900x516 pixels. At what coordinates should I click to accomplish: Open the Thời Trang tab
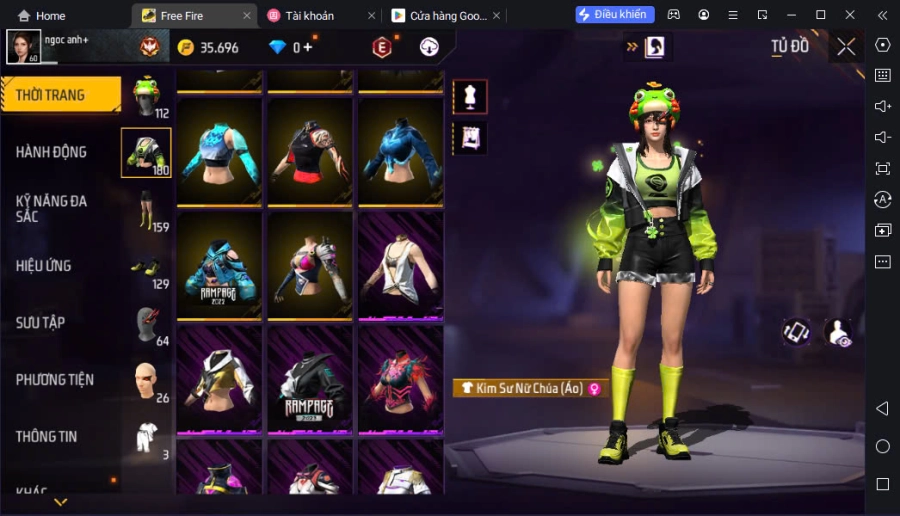click(x=58, y=96)
